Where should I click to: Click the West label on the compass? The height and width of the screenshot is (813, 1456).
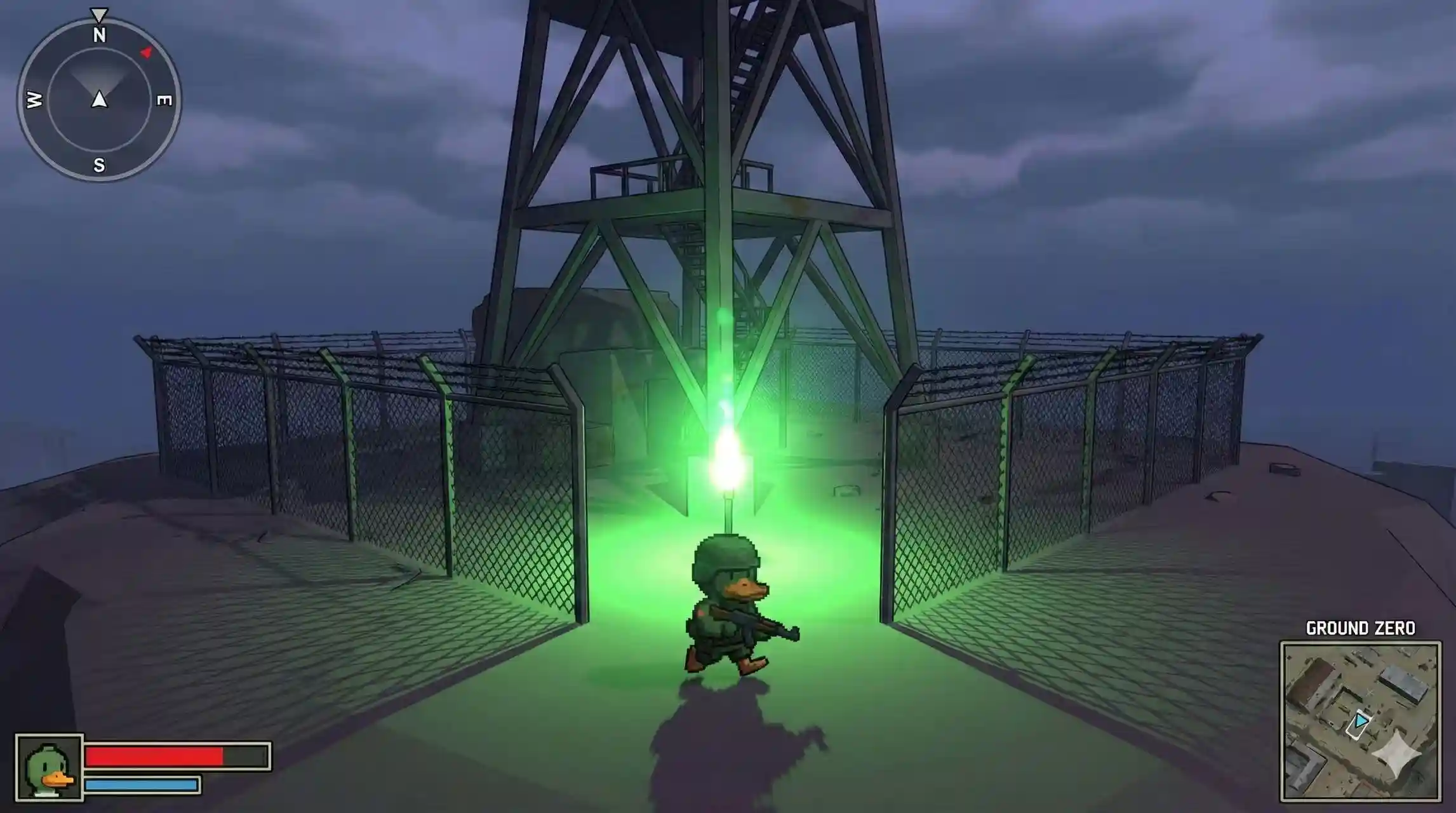pyautogui.click(x=33, y=100)
